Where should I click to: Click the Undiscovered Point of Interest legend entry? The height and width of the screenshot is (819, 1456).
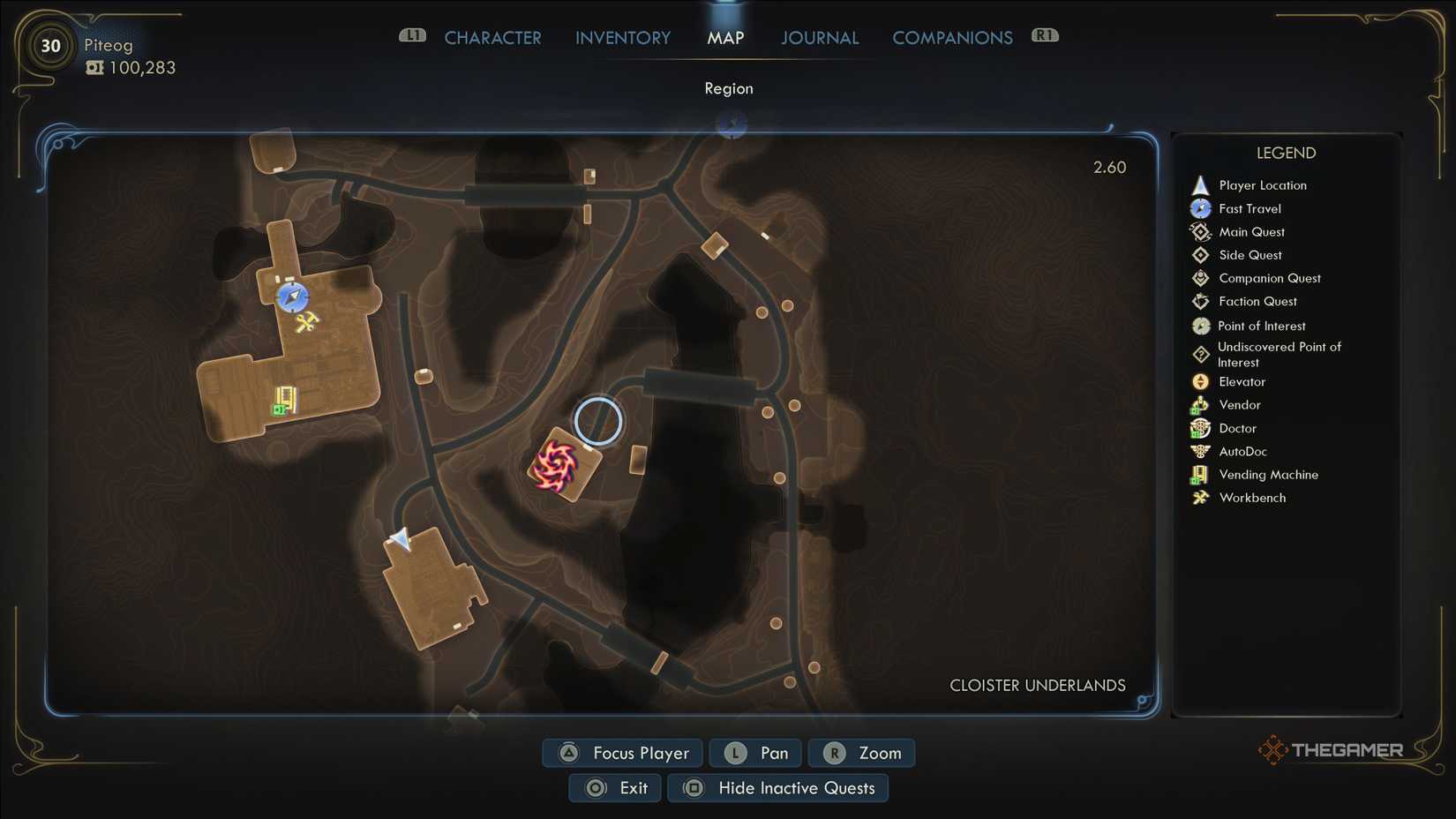(1200, 353)
